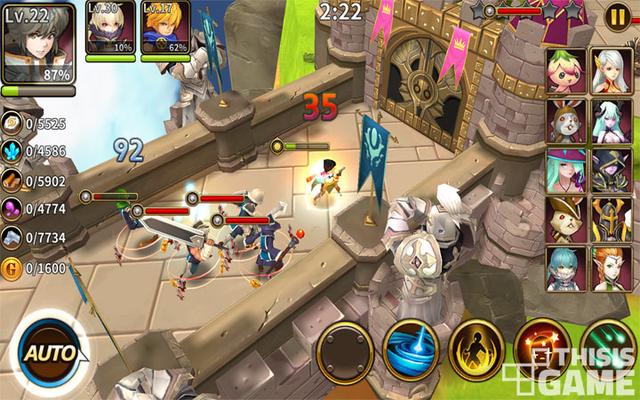The height and width of the screenshot is (400, 640).
Task: Choose the black-gold armored knight portrait
Action: (610, 218)
